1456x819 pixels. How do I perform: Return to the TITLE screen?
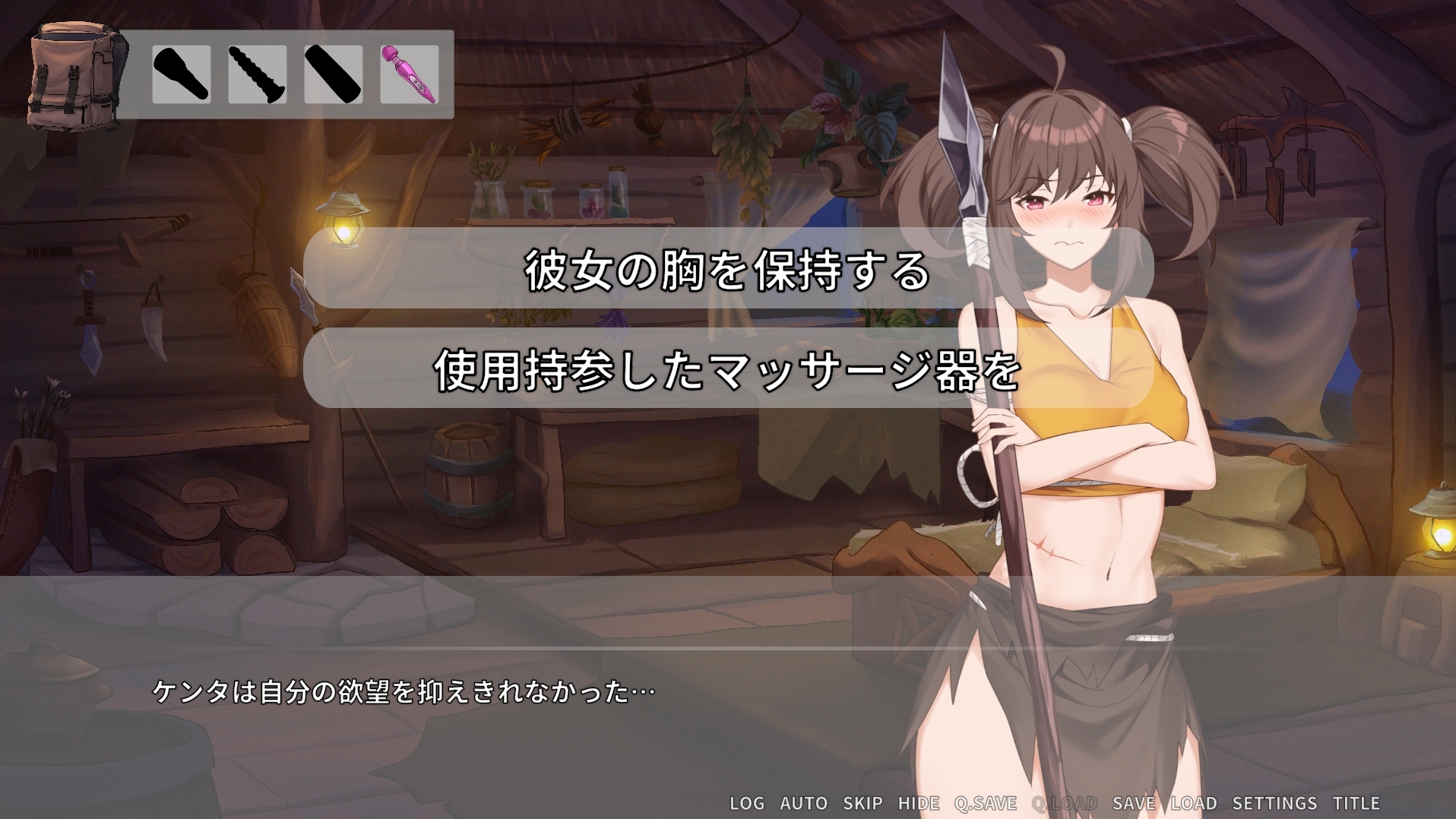coord(1357,803)
